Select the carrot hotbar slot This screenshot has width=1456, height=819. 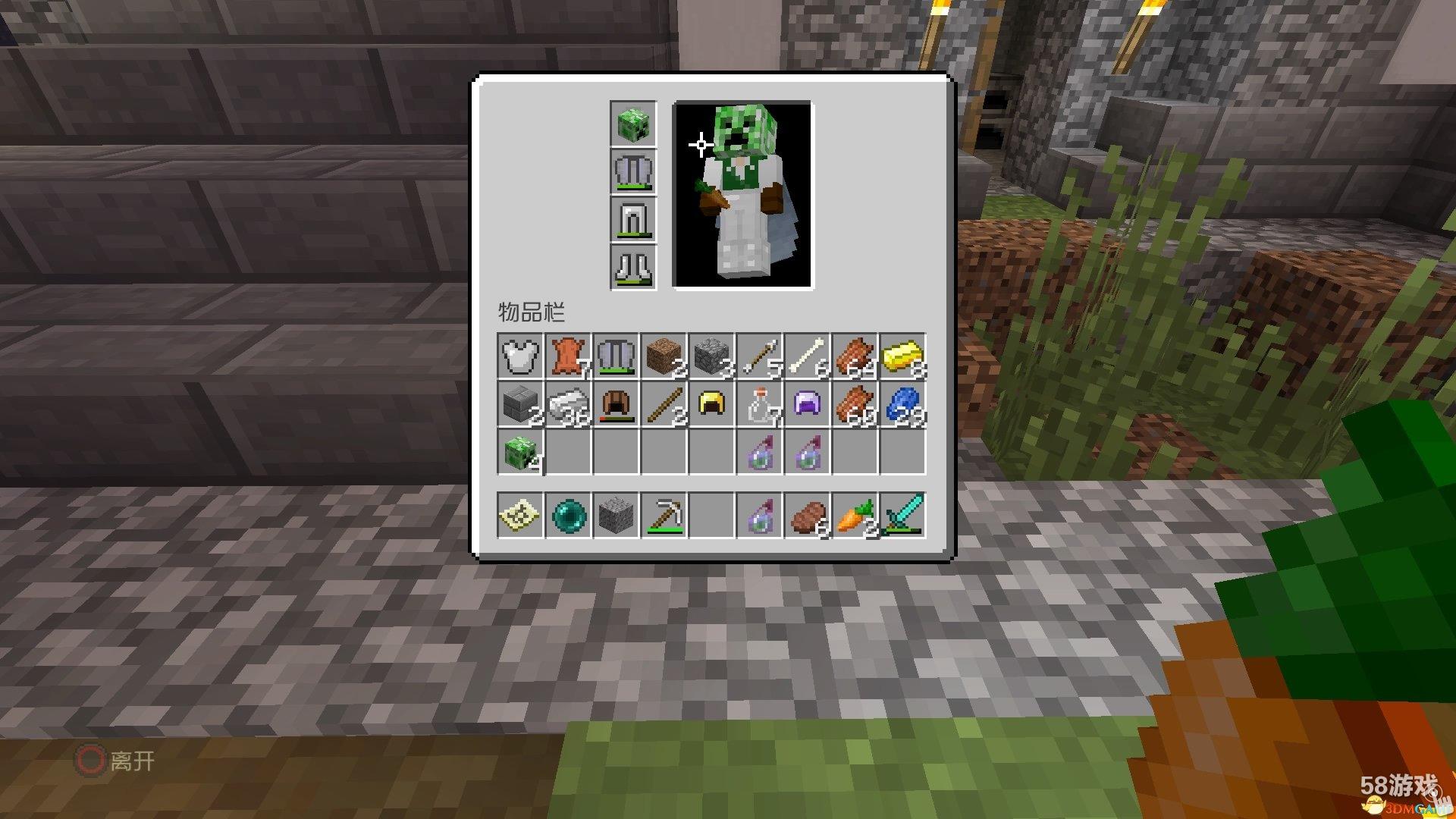(855, 516)
